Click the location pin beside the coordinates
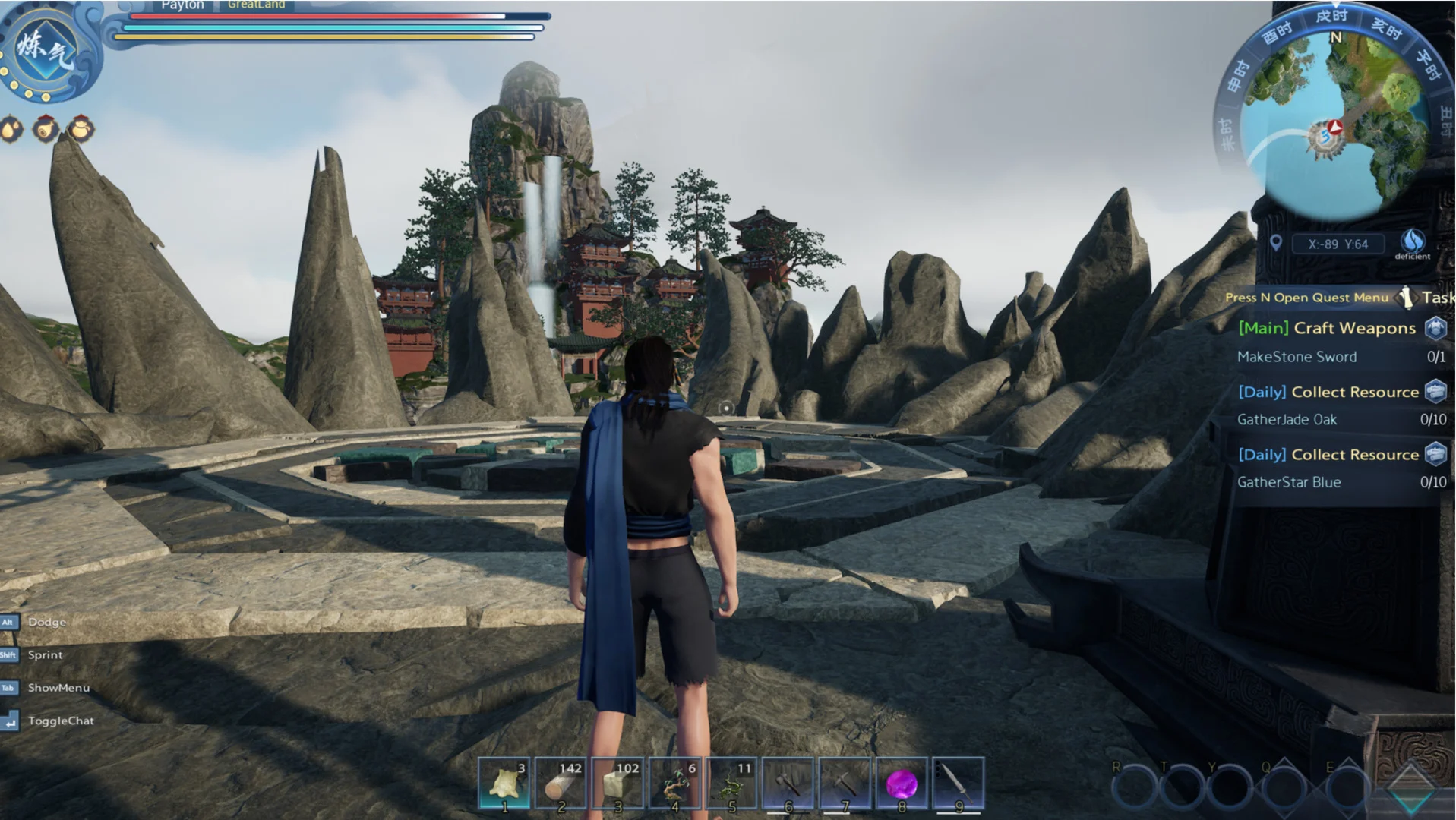 click(x=1276, y=243)
